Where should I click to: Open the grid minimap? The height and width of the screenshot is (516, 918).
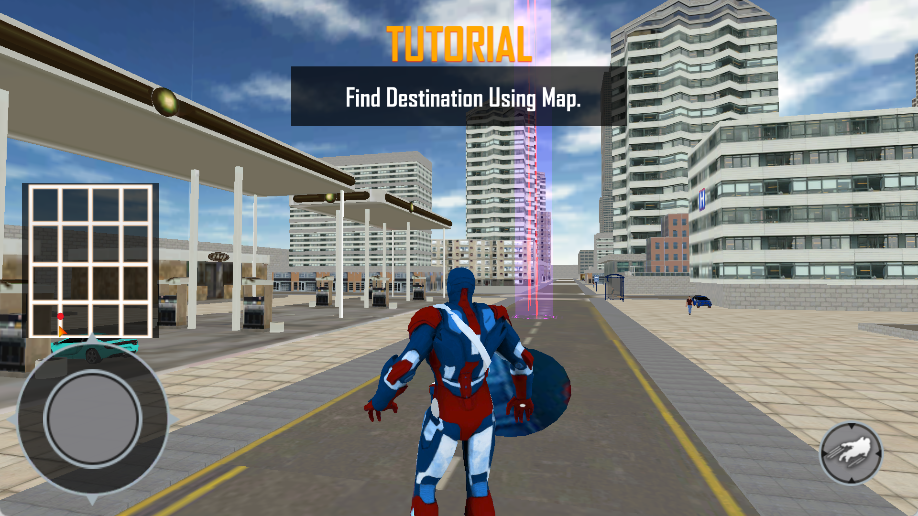pos(90,261)
